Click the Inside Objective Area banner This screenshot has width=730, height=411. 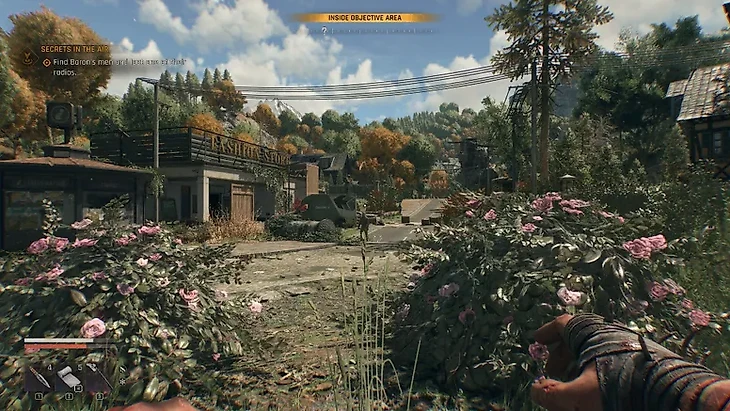365,17
